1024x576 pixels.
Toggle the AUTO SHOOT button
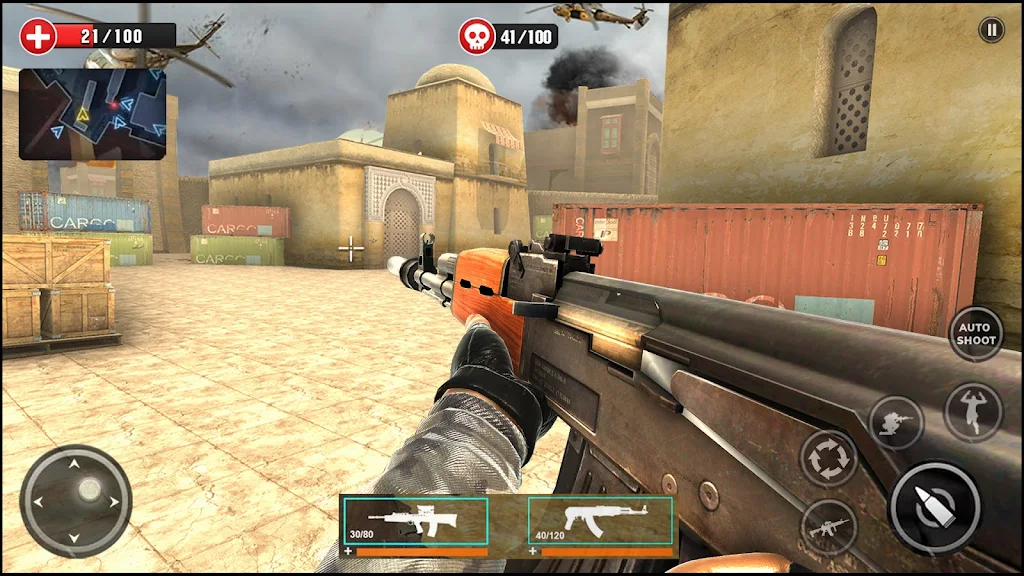point(975,334)
